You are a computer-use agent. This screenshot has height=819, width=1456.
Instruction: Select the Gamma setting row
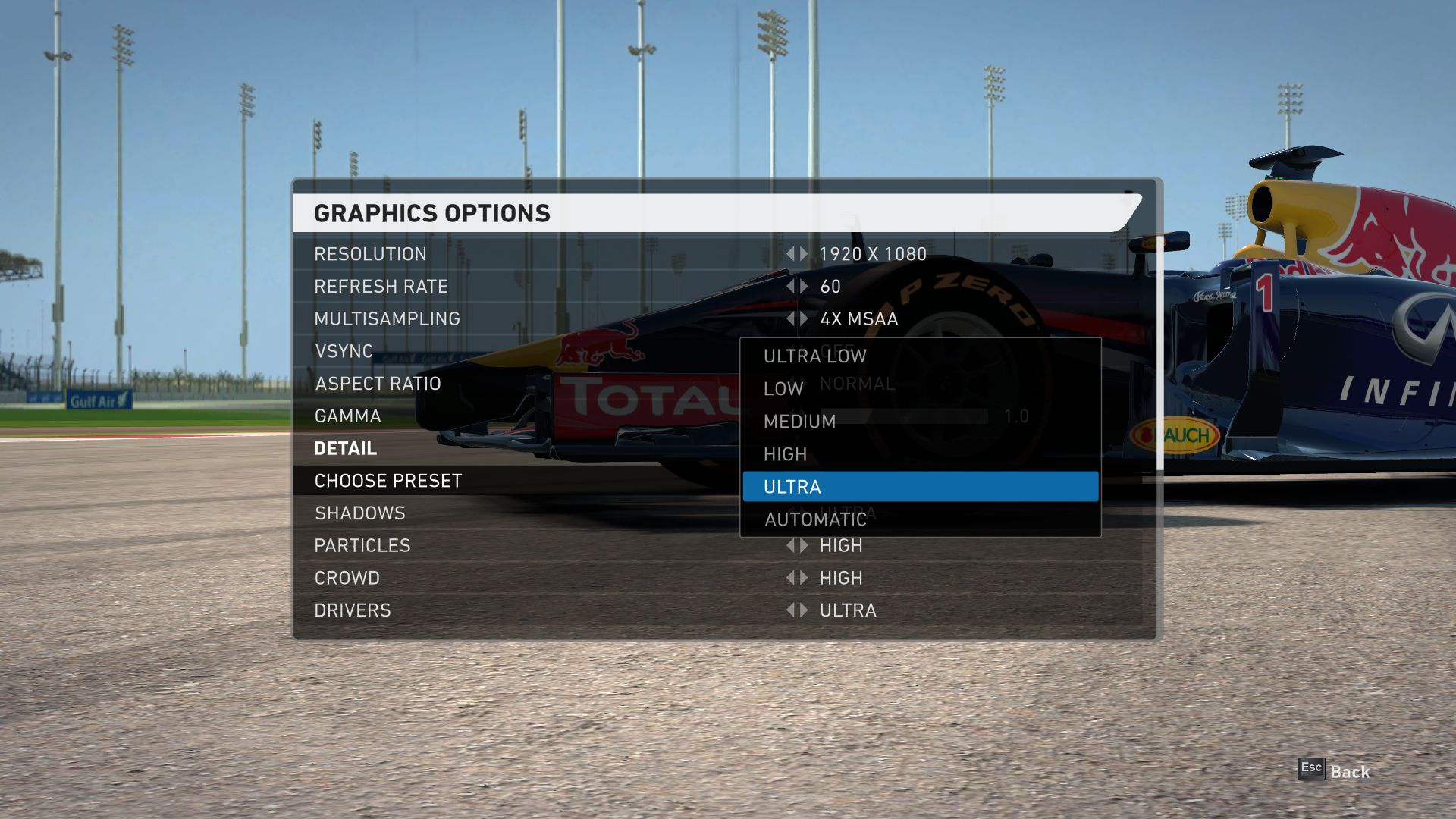click(347, 416)
